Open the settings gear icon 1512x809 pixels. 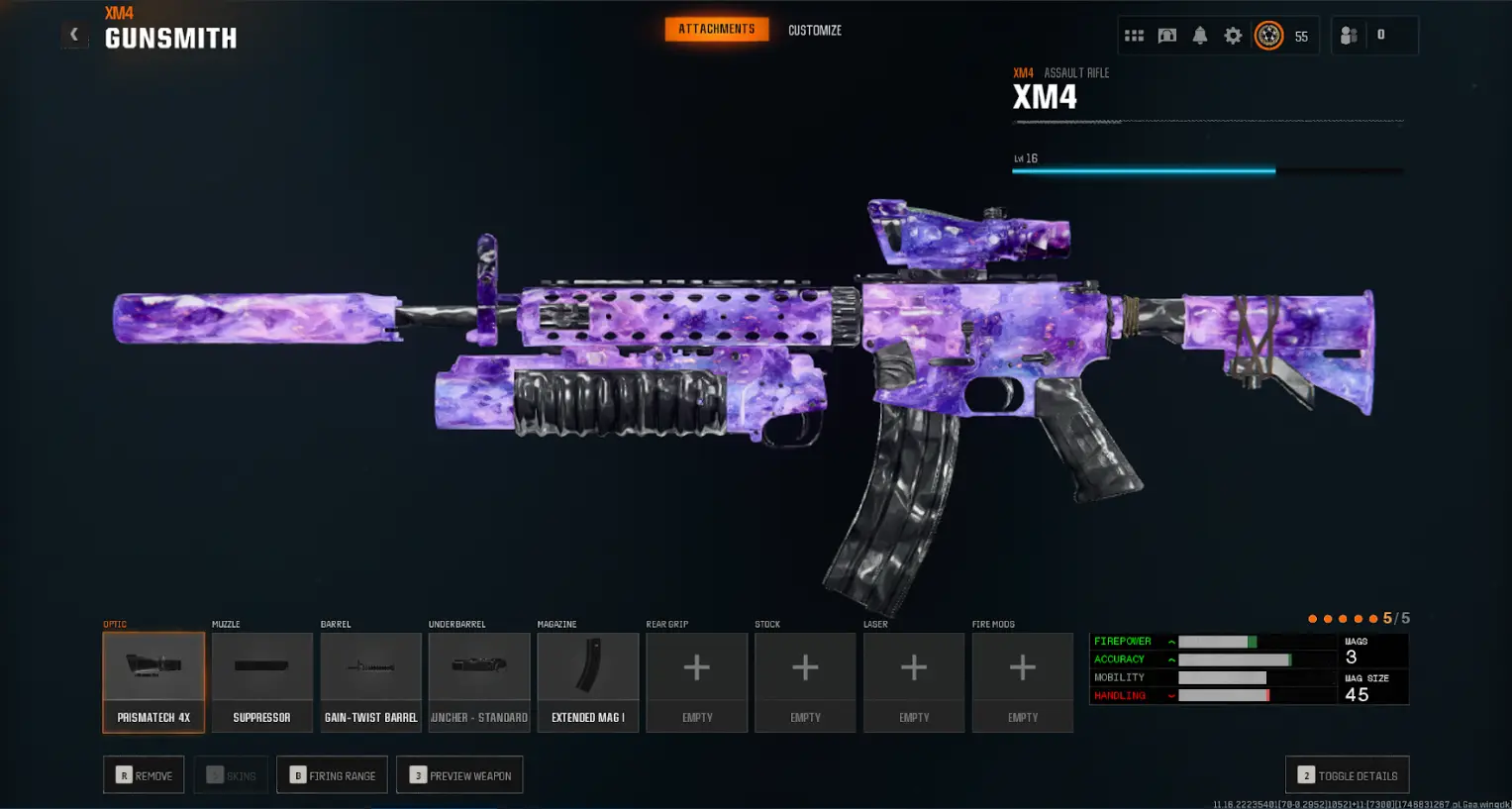pos(1233,36)
